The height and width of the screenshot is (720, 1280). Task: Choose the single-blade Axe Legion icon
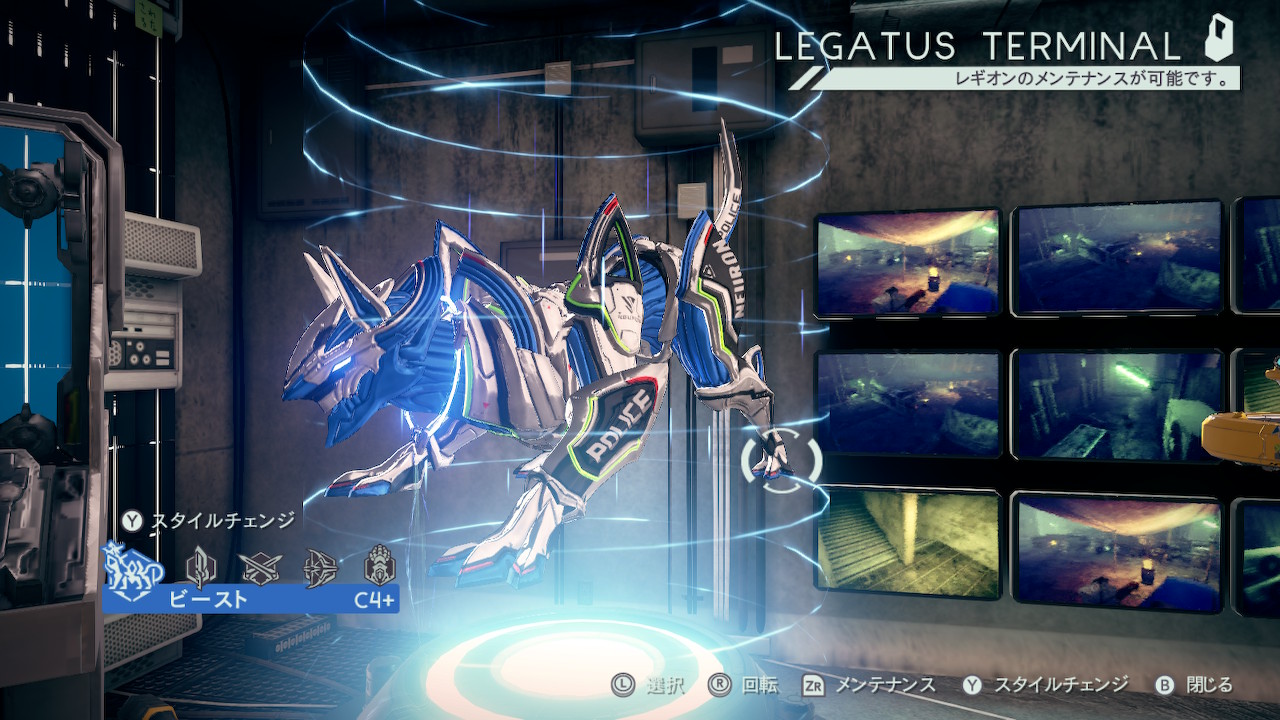pyautogui.click(x=201, y=567)
